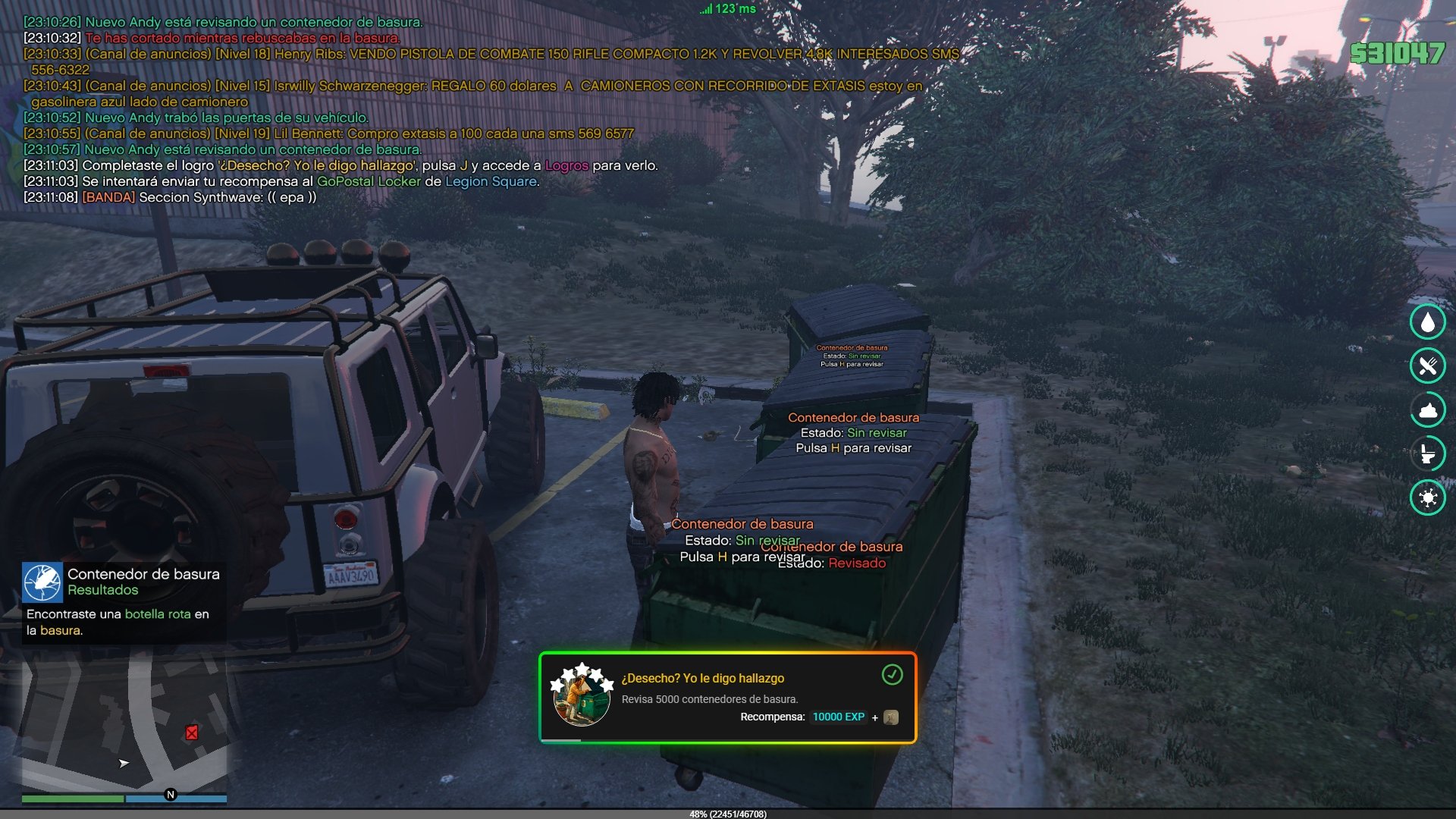Select the toilet status icon

[x=1428, y=453]
